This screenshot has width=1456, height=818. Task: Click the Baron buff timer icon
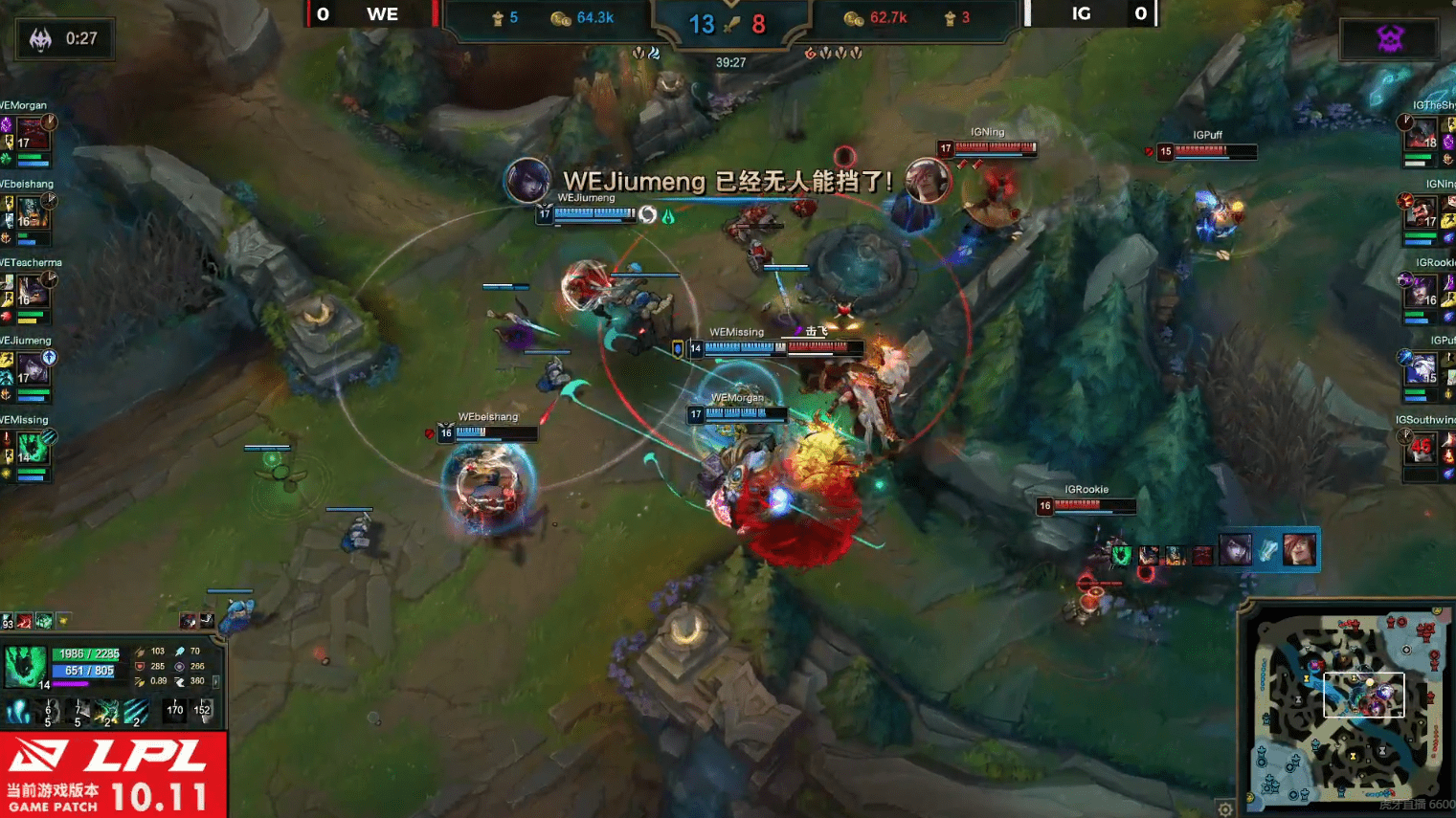pyautogui.click(x=40, y=39)
